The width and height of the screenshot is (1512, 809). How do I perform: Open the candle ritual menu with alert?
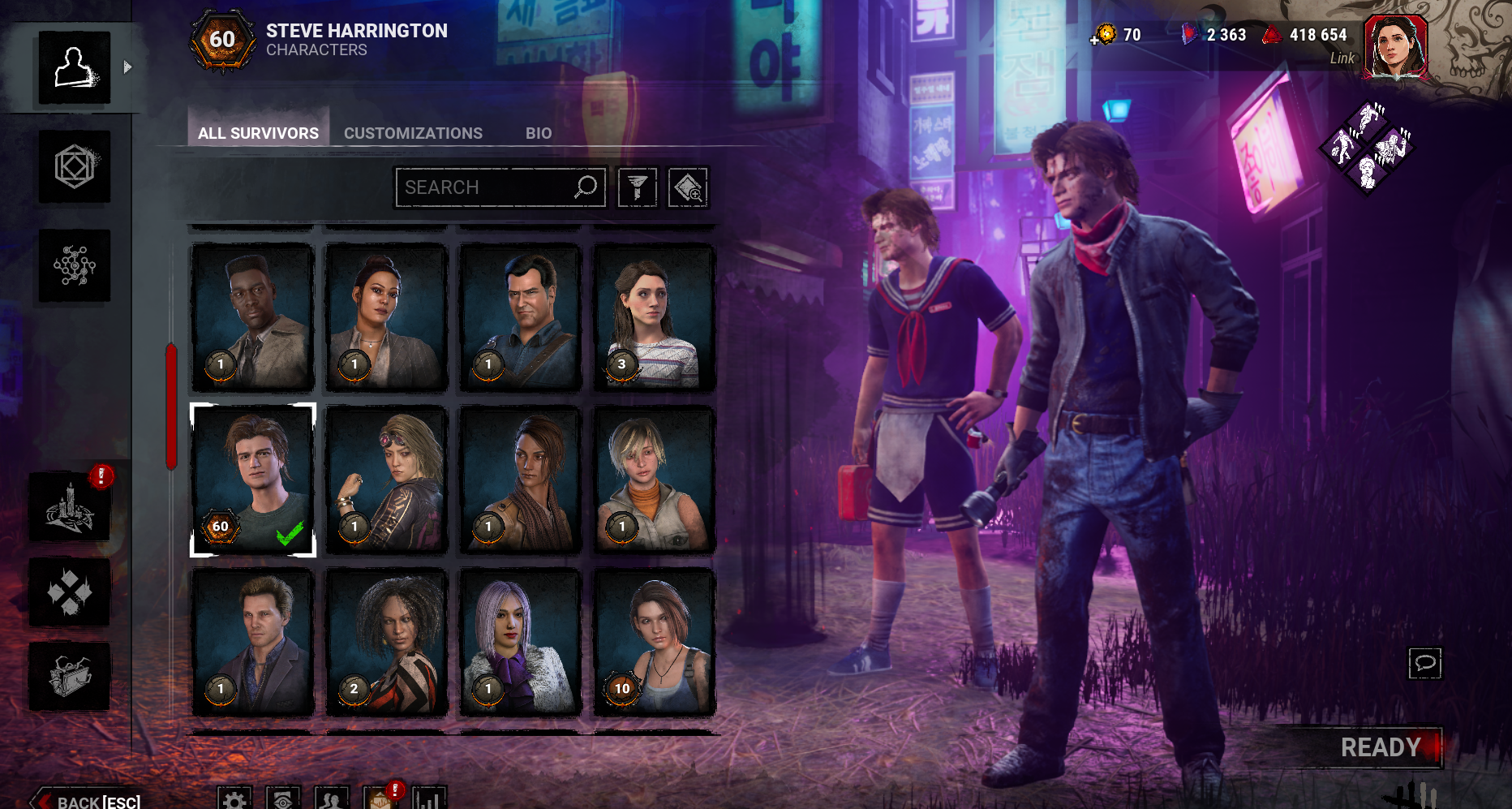tap(70, 509)
